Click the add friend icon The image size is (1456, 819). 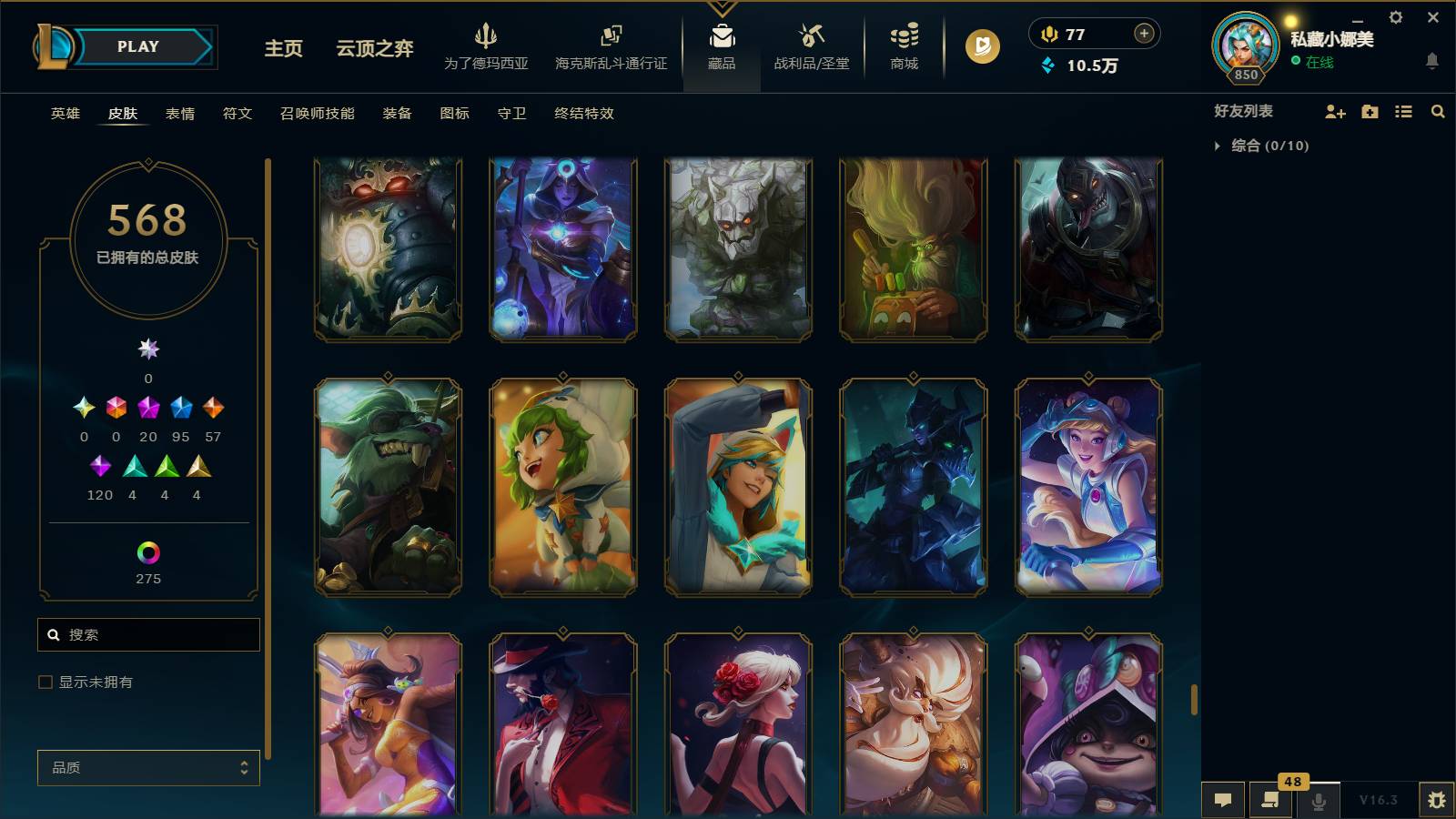tap(1334, 111)
